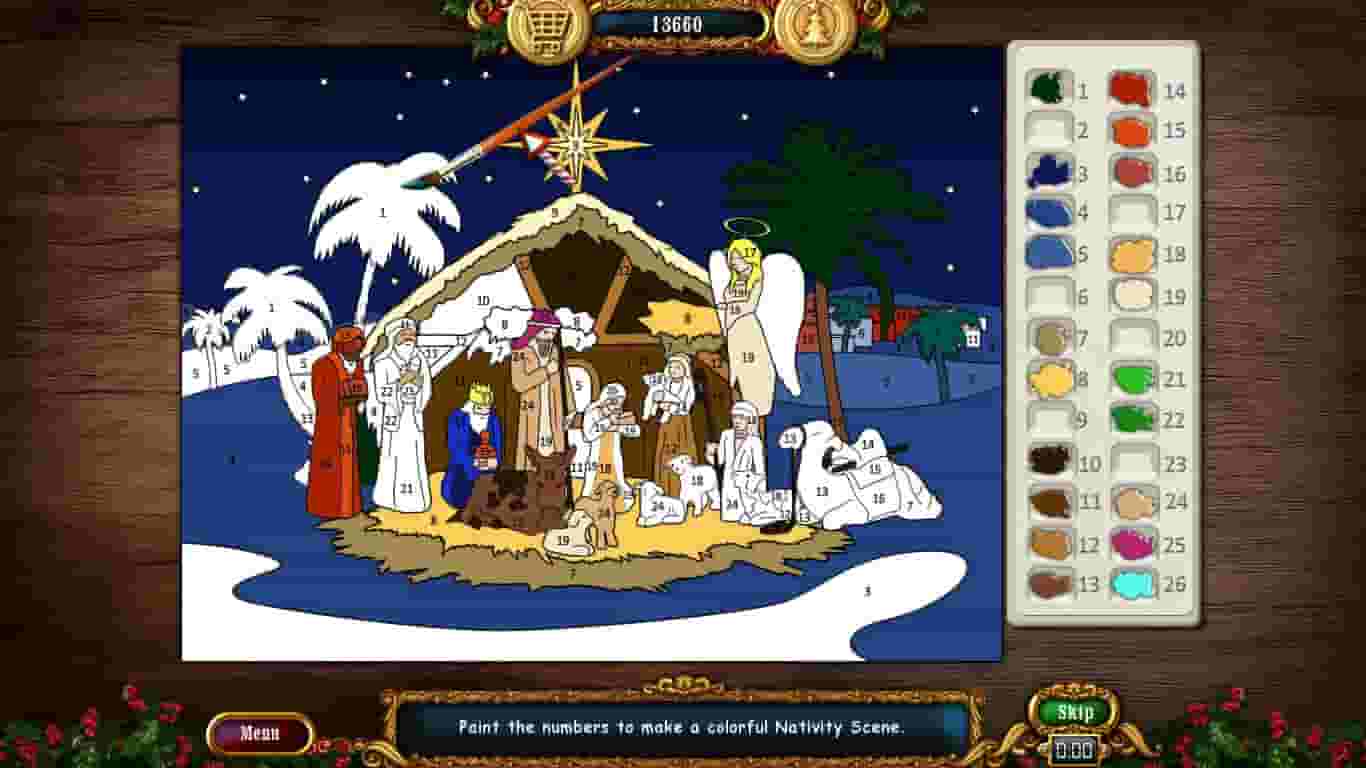Image resolution: width=1366 pixels, height=768 pixels.
Task: Select light blue paint number 5
Action: (1046, 255)
